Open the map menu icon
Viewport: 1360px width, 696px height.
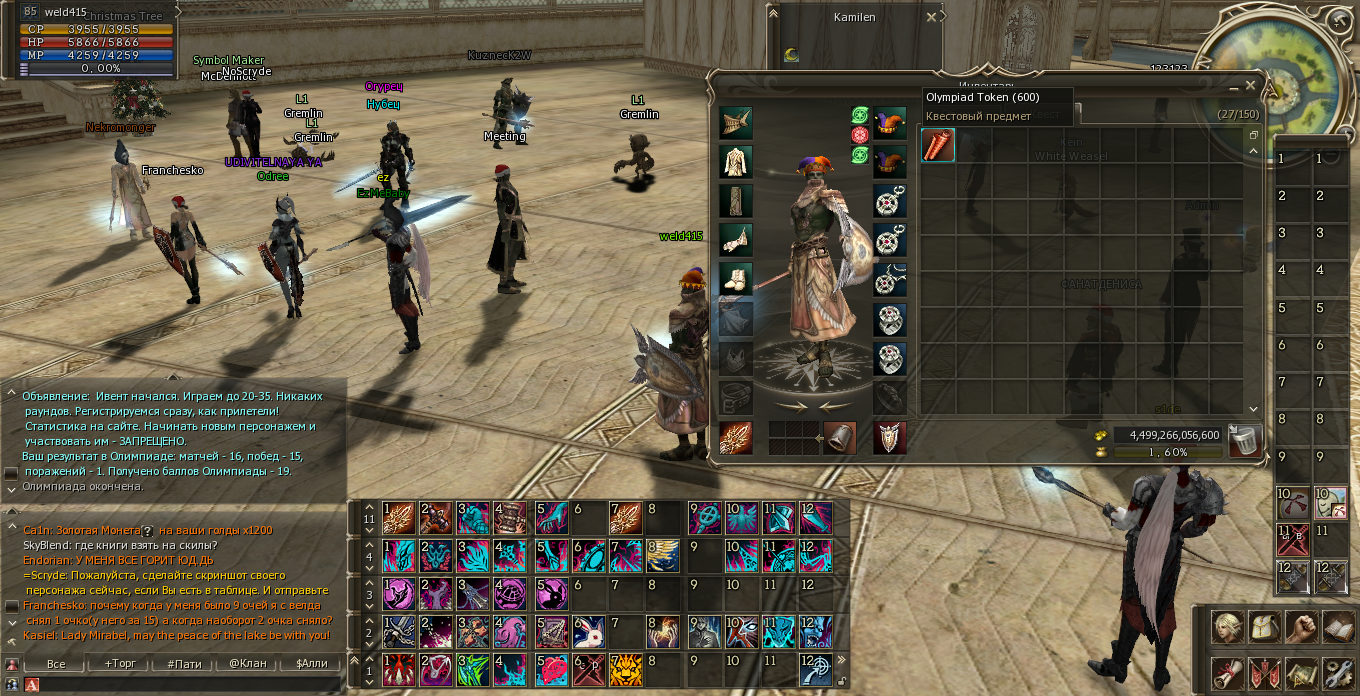1301,673
